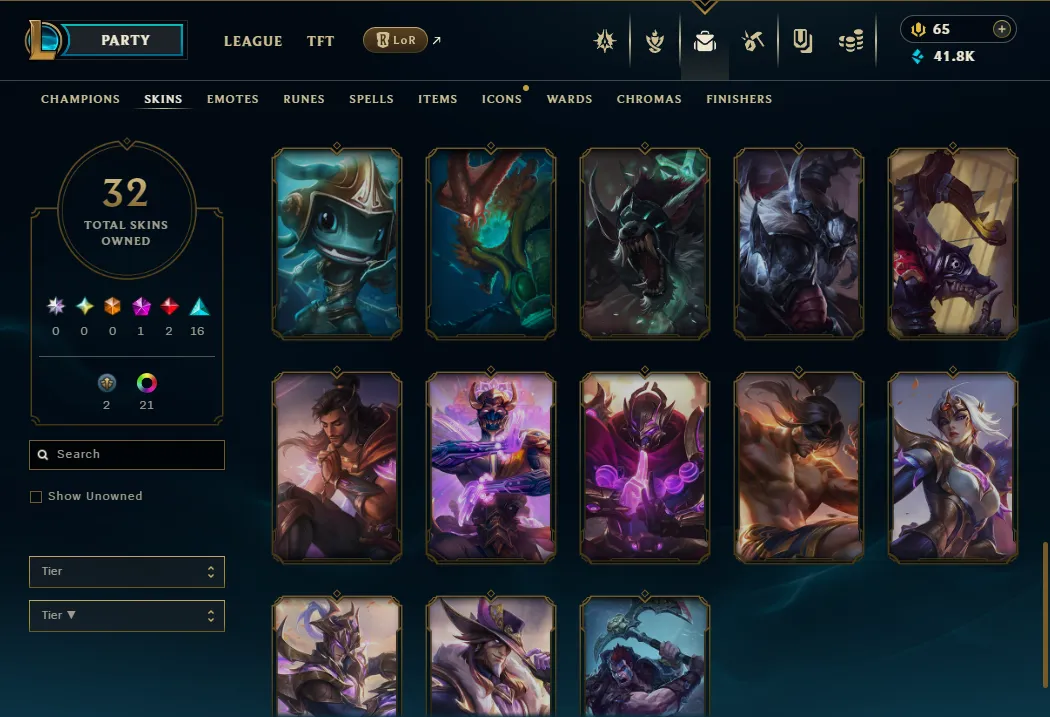The image size is (1050, 717).
Task: Select the white-haired woman skin card
Action: pyautogui.click(x=953, y=465)
